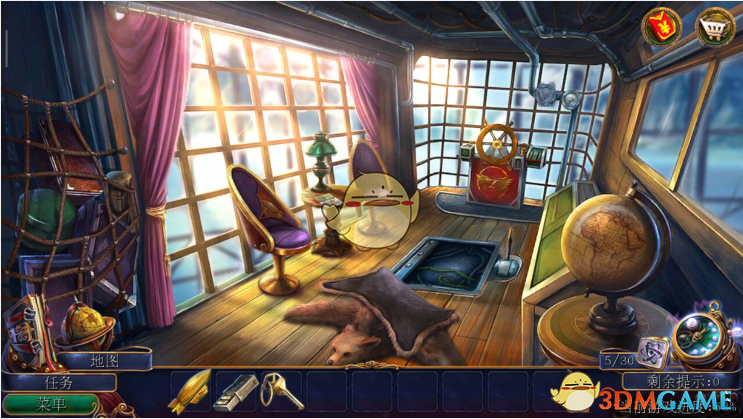
Task: Open the 地图 (map) button
Action: click(104, 360)
